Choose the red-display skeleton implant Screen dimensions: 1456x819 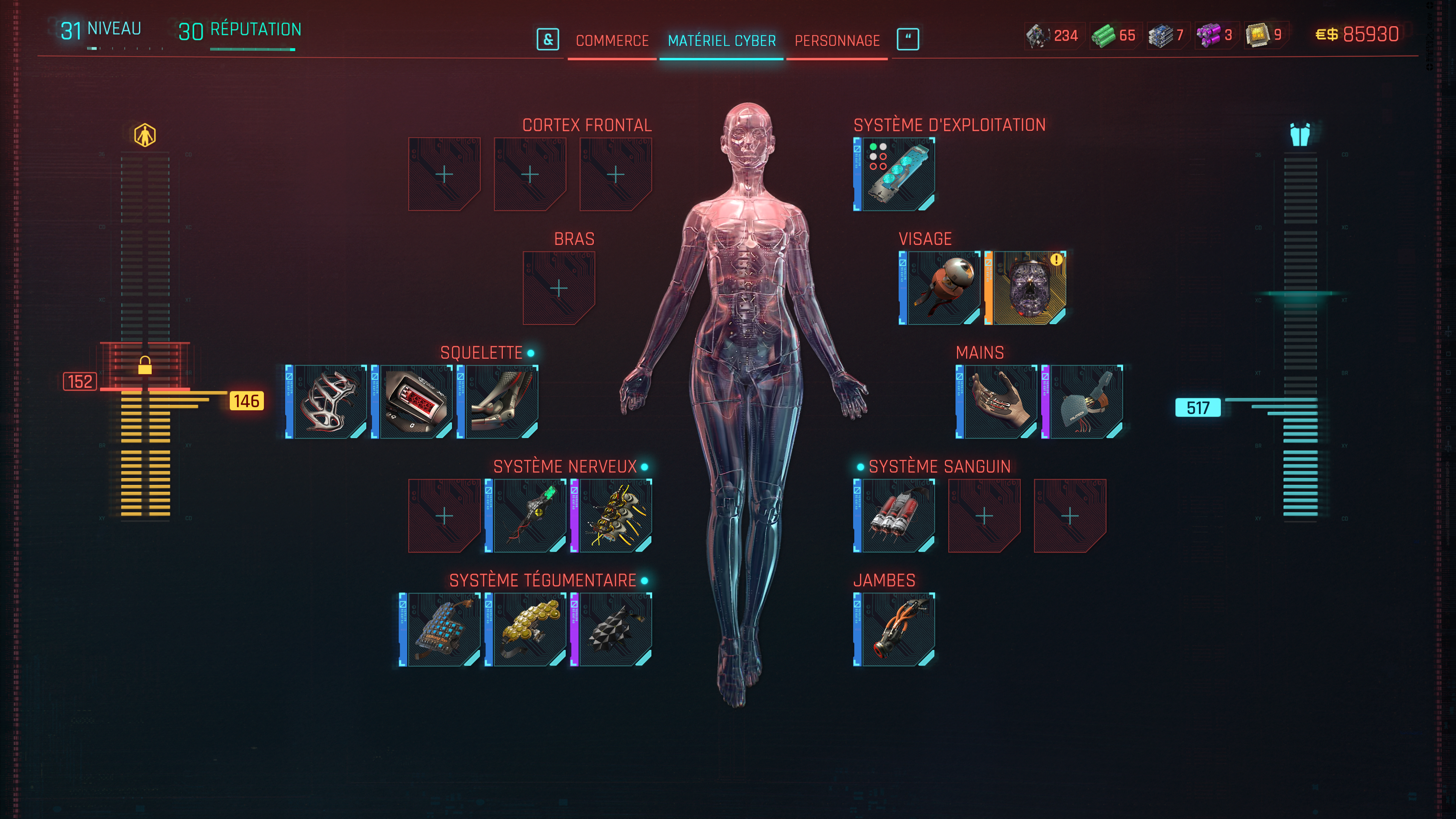click(x=413, y=402)
